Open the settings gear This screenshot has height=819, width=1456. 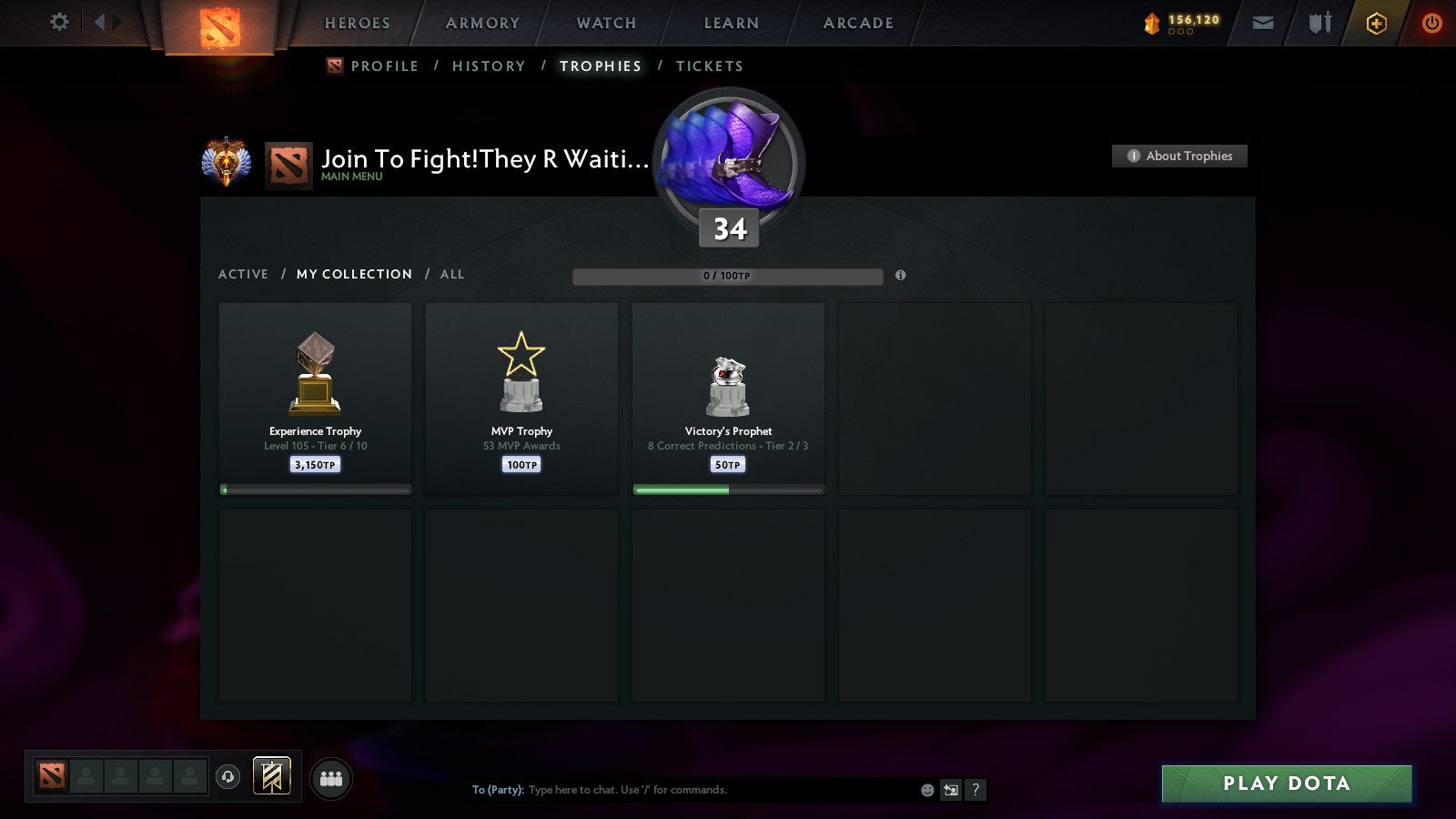(x=59, y=23)
